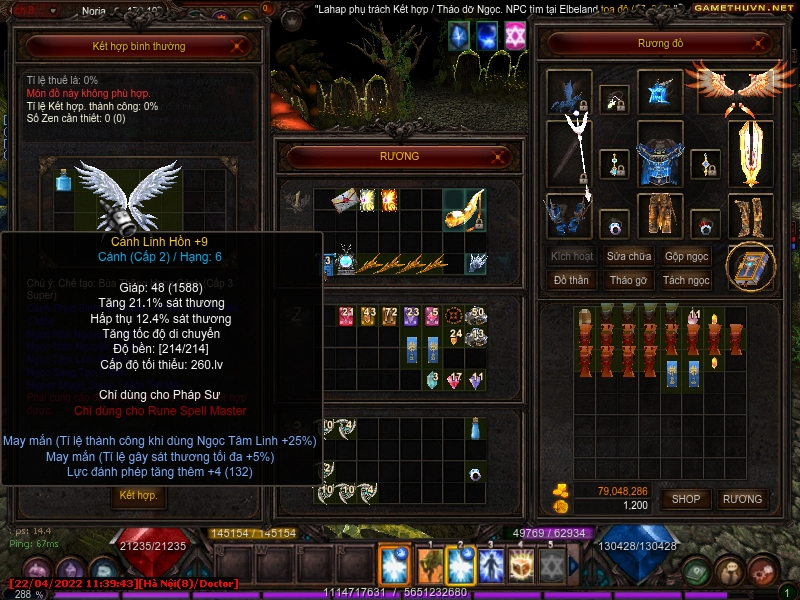Screen dimensions: 800x600
Task: Open the blue spellbook icon
Action: pyautogui.click(x=749, y=266)
